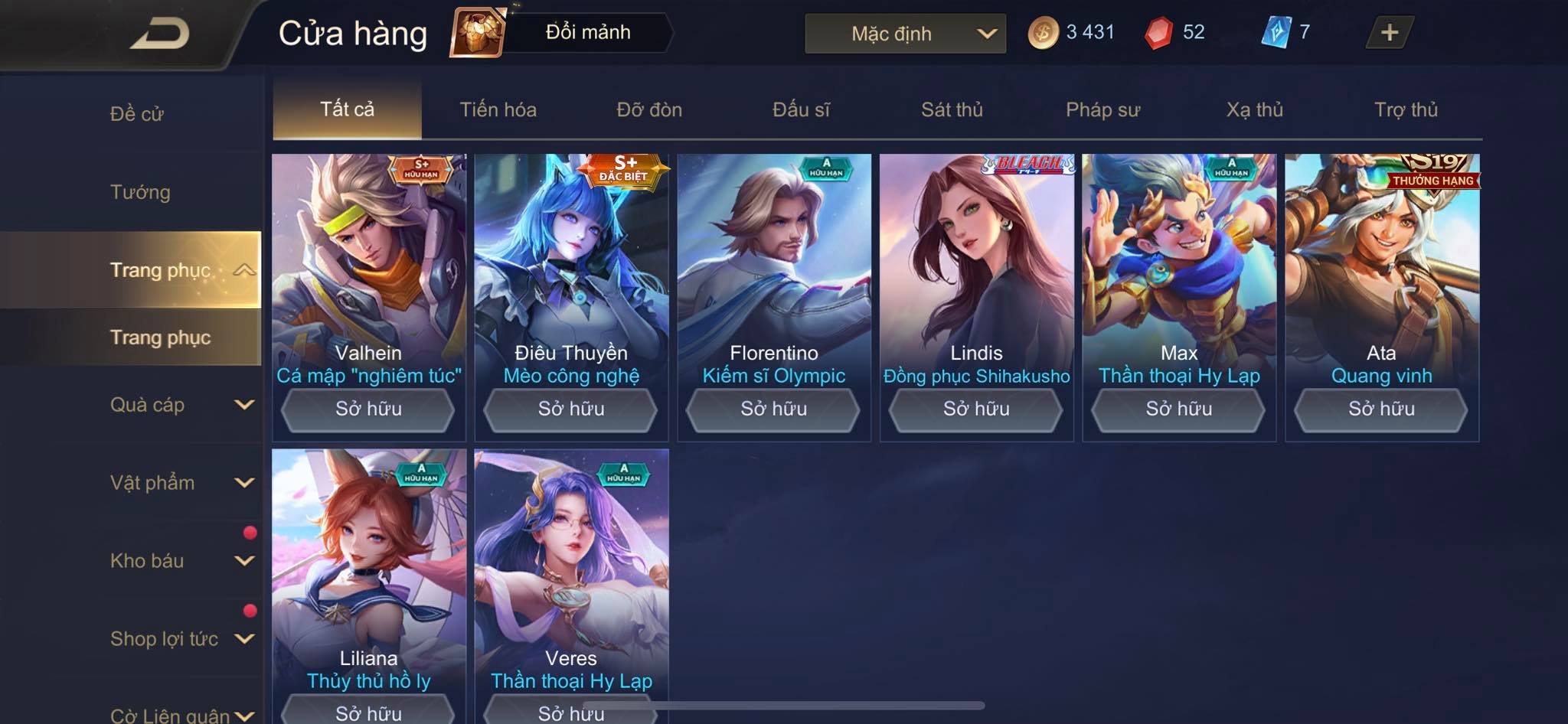Click Sở hữu under Lindis skin
The width and height of the screenshot is (1568, 724).
pyautogui.click(x=976, y=409)
